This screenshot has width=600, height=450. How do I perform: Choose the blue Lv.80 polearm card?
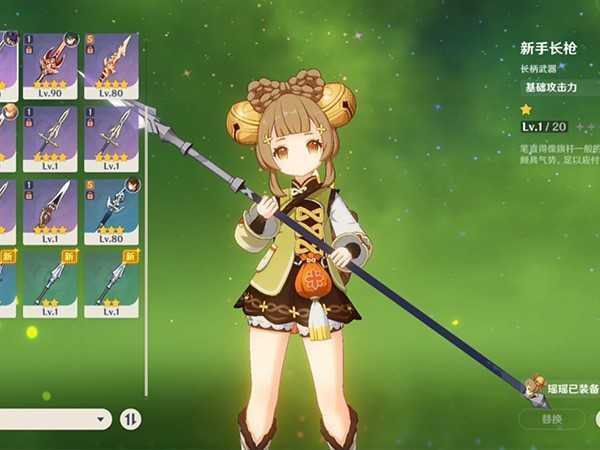tap(111, 211)
